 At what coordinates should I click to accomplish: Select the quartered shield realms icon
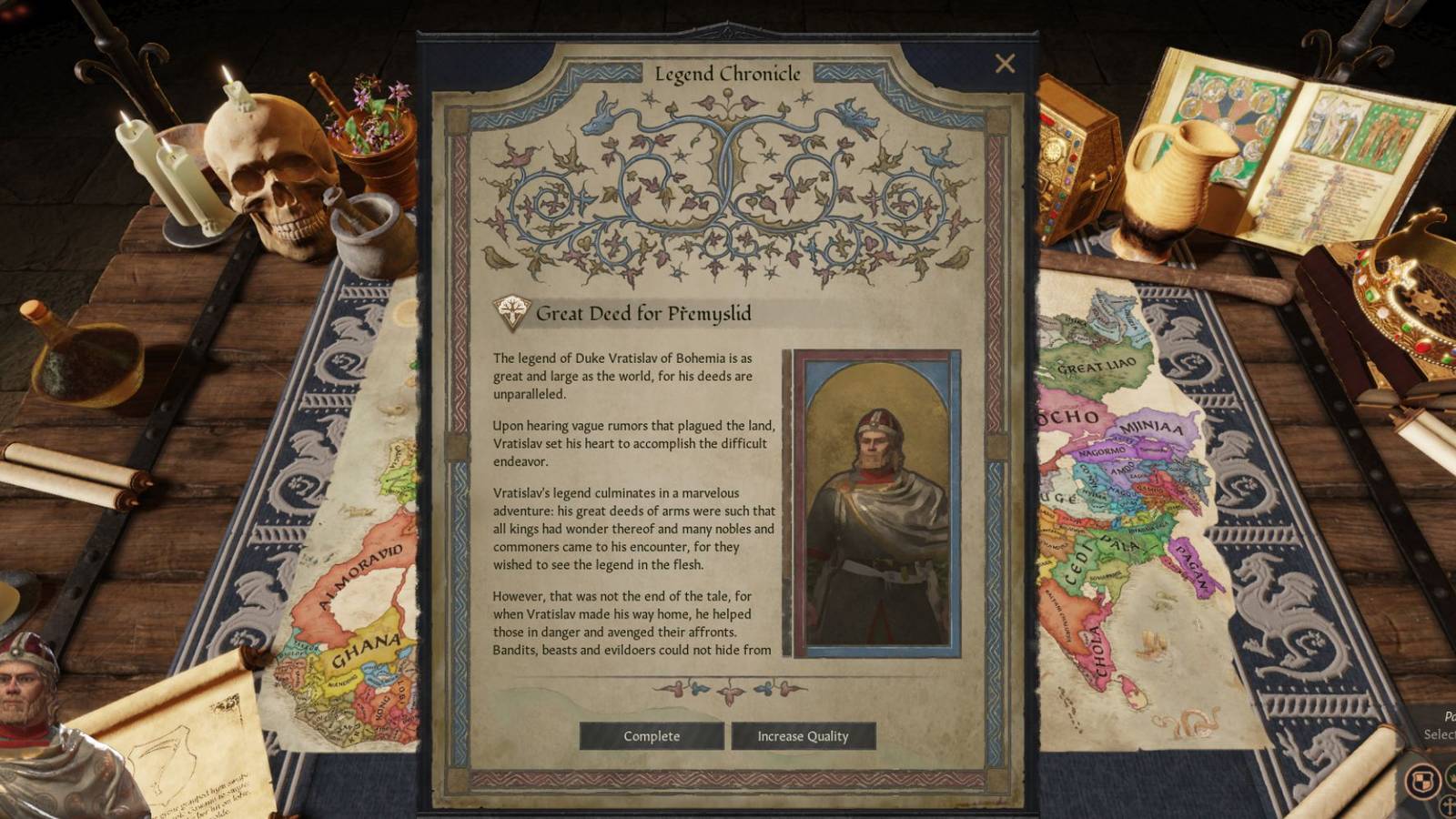(x=1424, y=779)
